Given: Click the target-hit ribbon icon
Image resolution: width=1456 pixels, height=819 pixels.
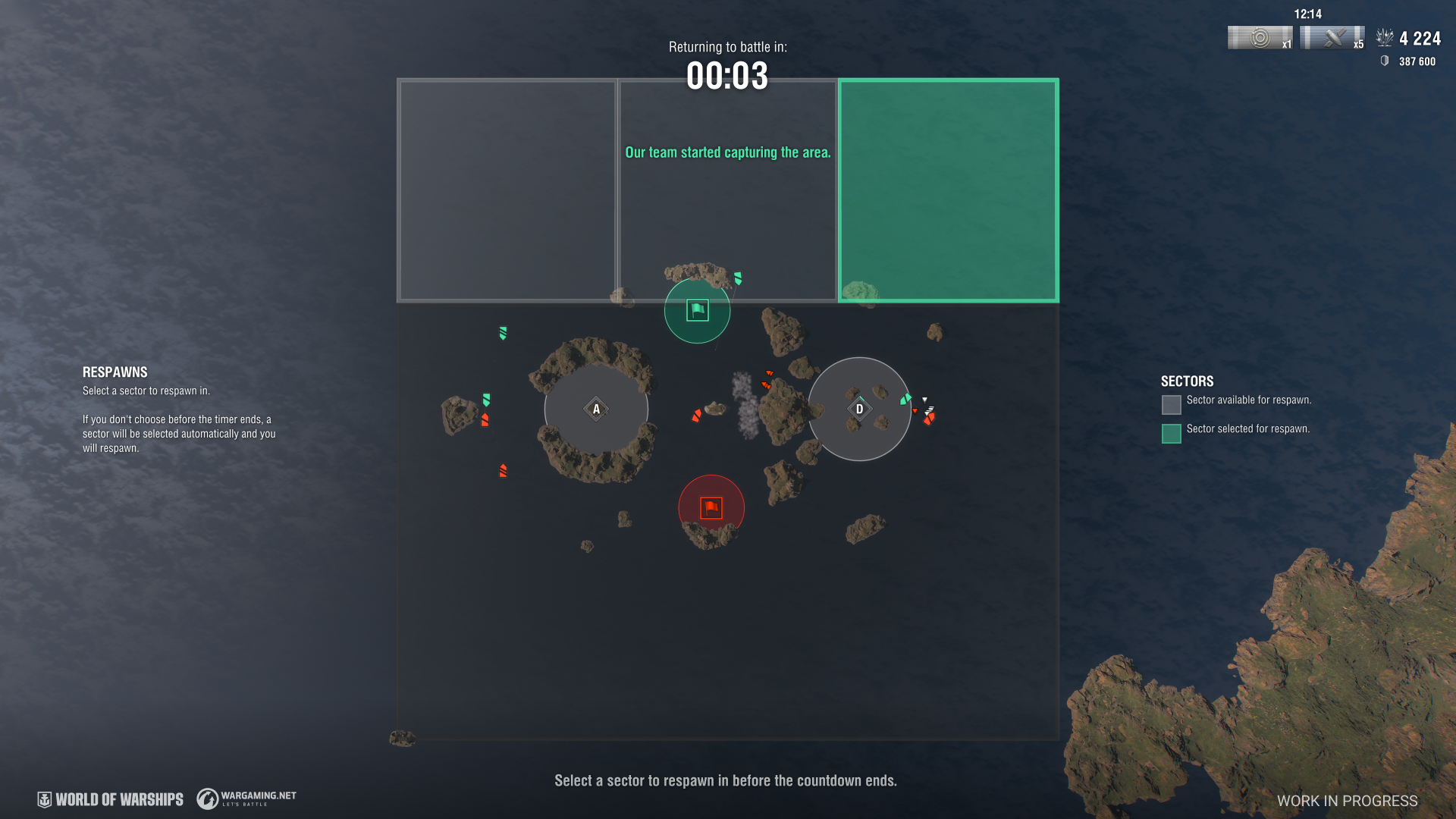Looking at the screenshot, I should coord(1260,38).
